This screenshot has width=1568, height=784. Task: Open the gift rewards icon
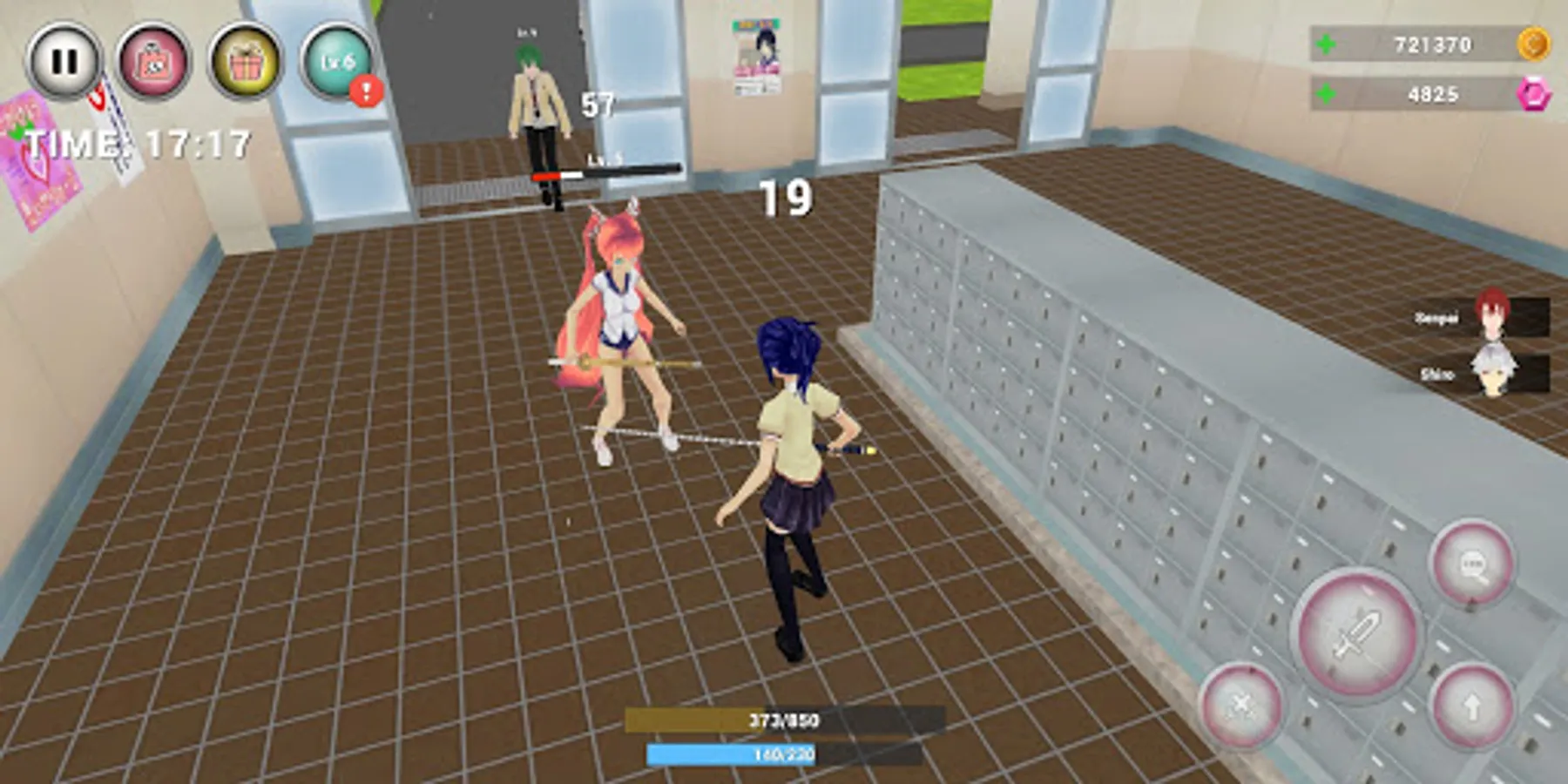[246, 59]
